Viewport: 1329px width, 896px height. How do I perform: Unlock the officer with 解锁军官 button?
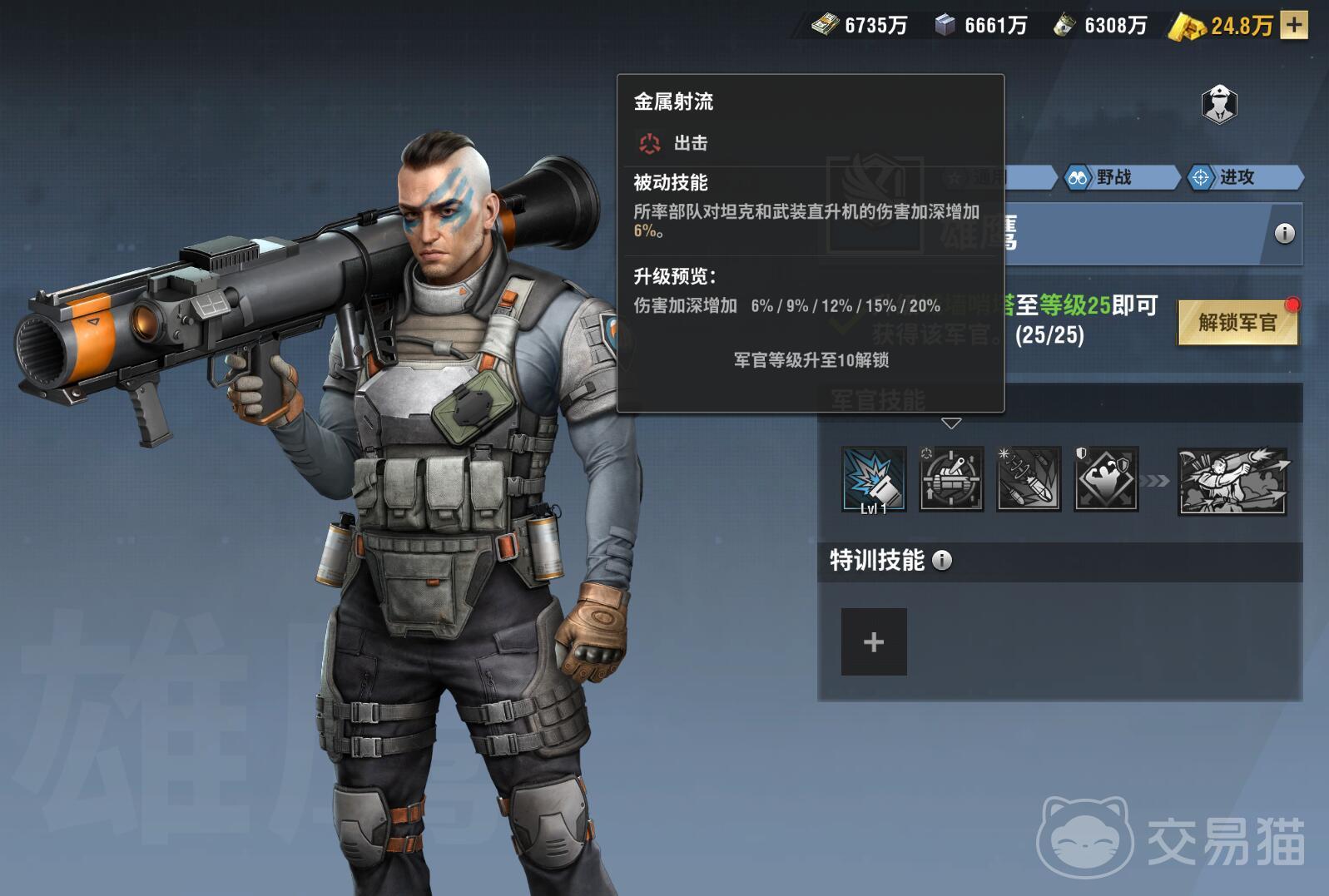tap(1237, 323)
